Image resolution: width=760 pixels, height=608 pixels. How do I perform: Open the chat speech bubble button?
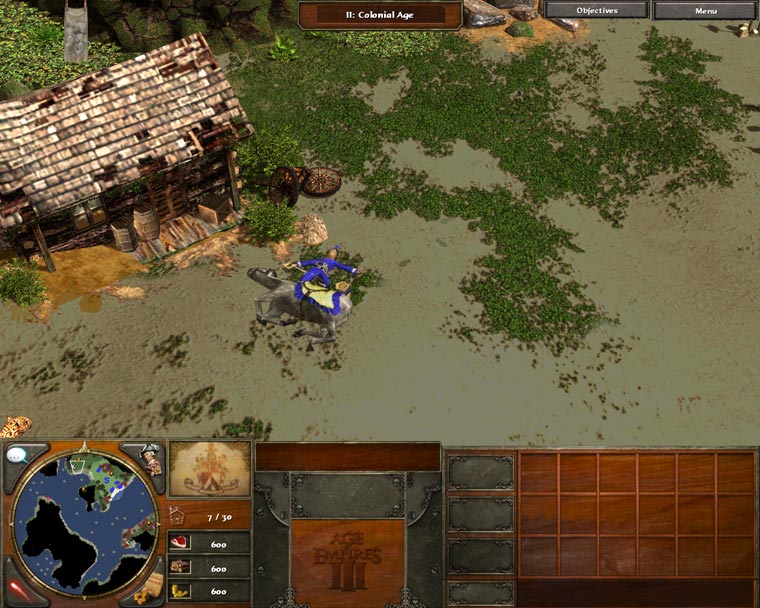tap(18, 456)
